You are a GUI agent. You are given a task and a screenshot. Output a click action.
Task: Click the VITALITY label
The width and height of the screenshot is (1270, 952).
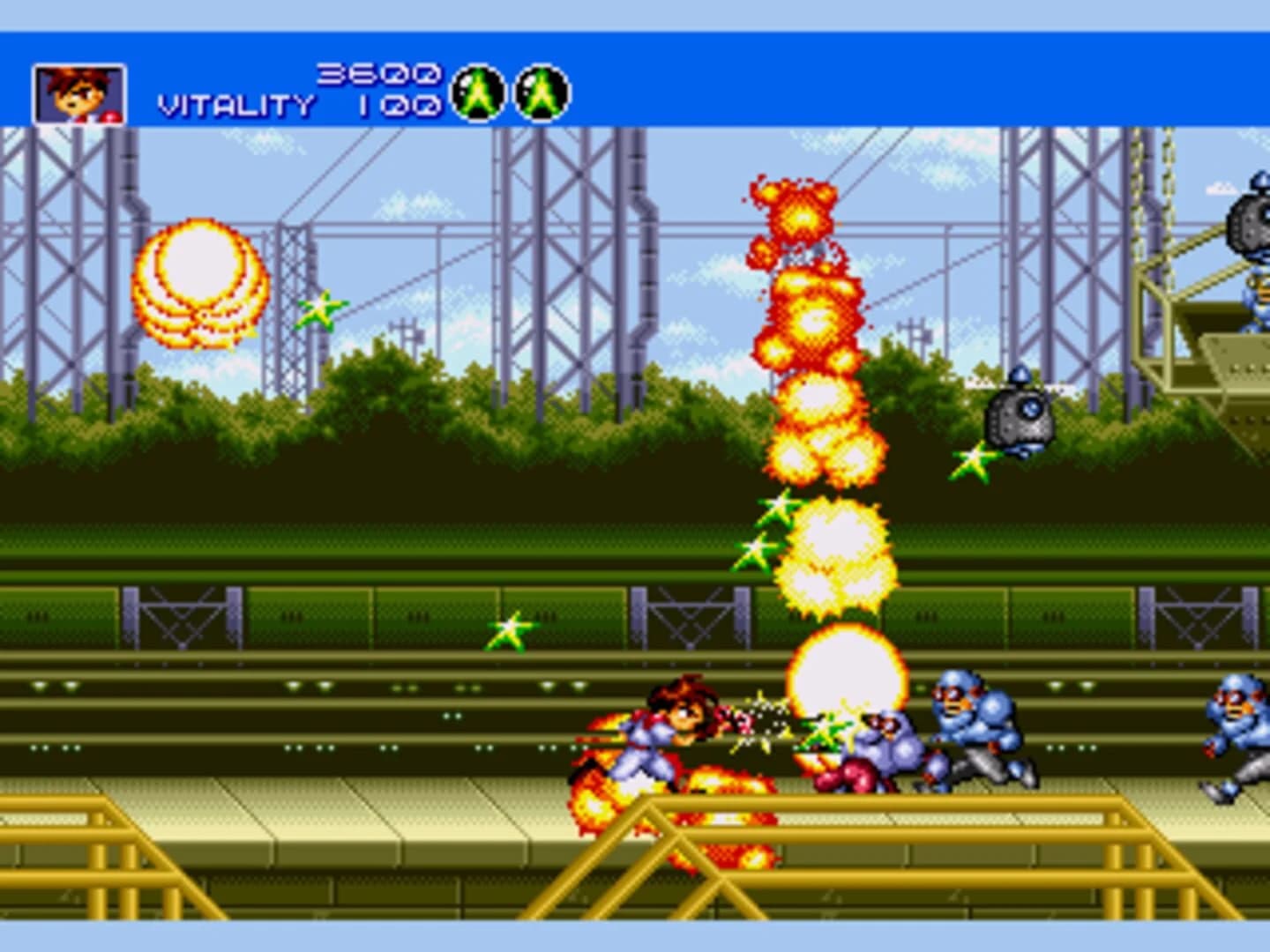tap(234, 104)
